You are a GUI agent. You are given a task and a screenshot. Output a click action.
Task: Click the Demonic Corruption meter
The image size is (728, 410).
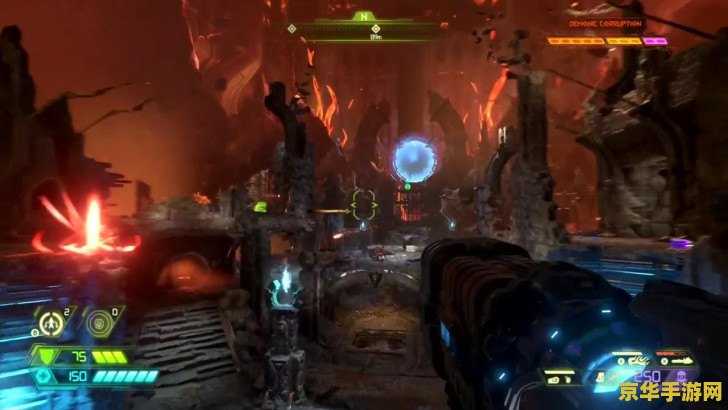[607, 42]
